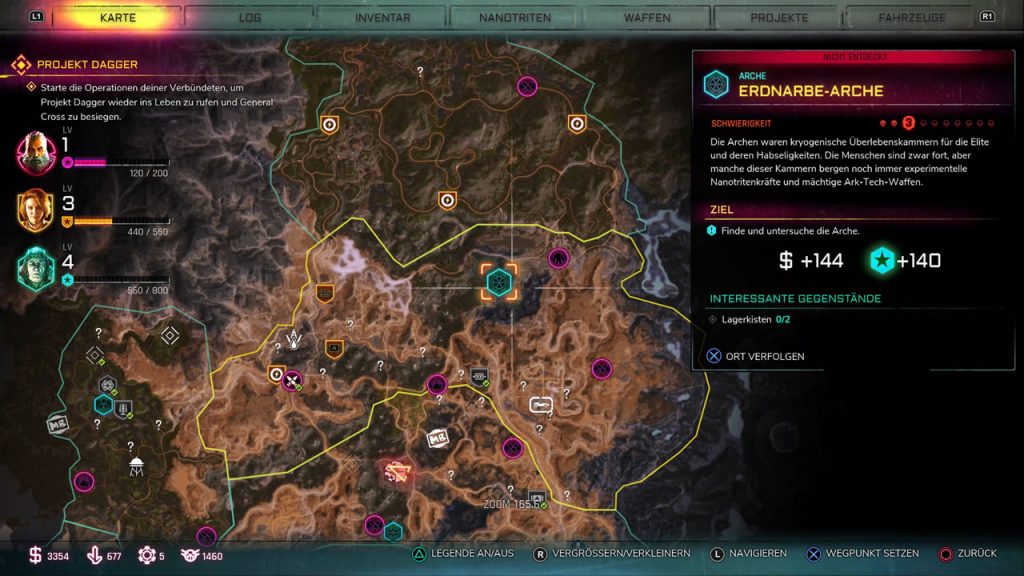Toggle Legende an/aus
Viewport: 1024px width, 576px height.
[460, 553]
